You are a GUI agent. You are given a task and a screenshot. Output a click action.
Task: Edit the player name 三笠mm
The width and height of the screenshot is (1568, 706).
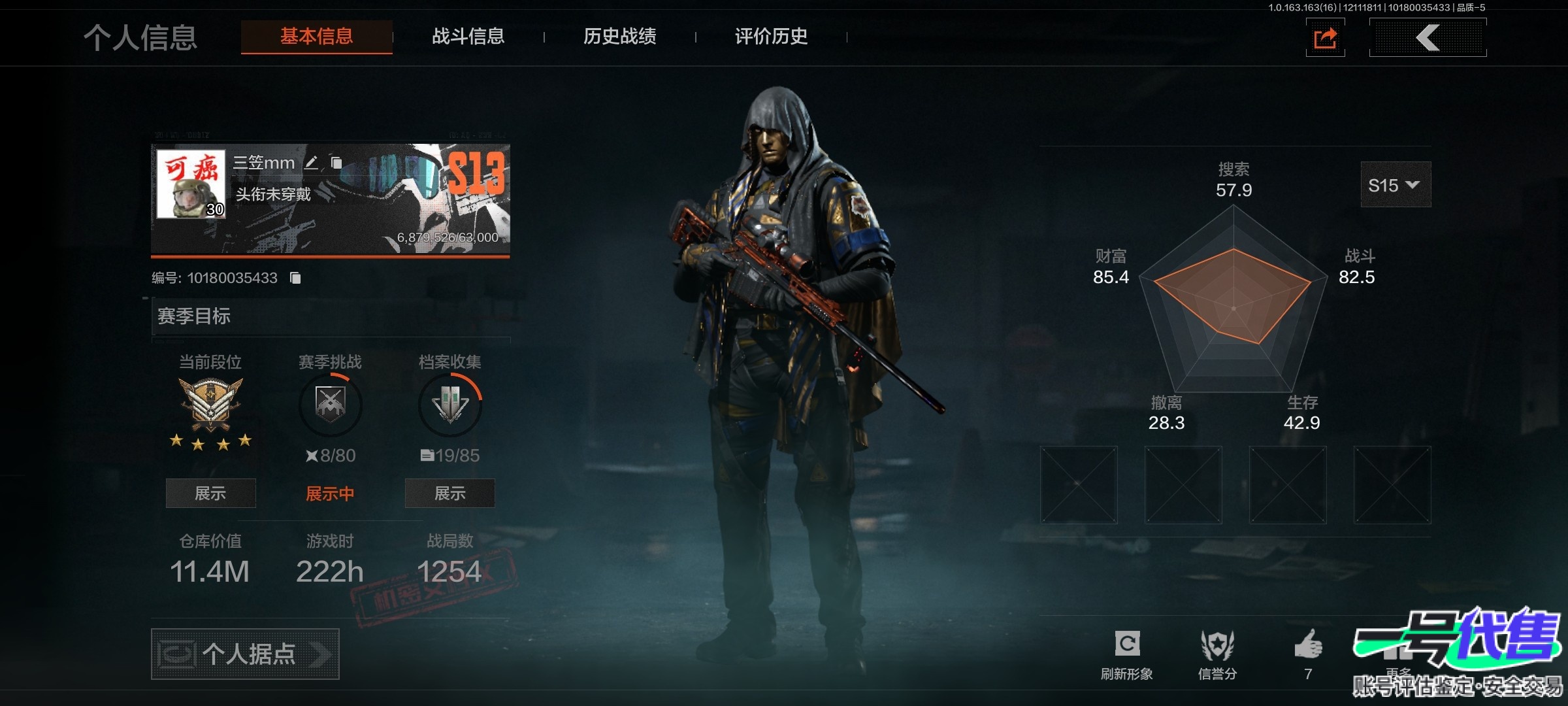click(312, 163)
